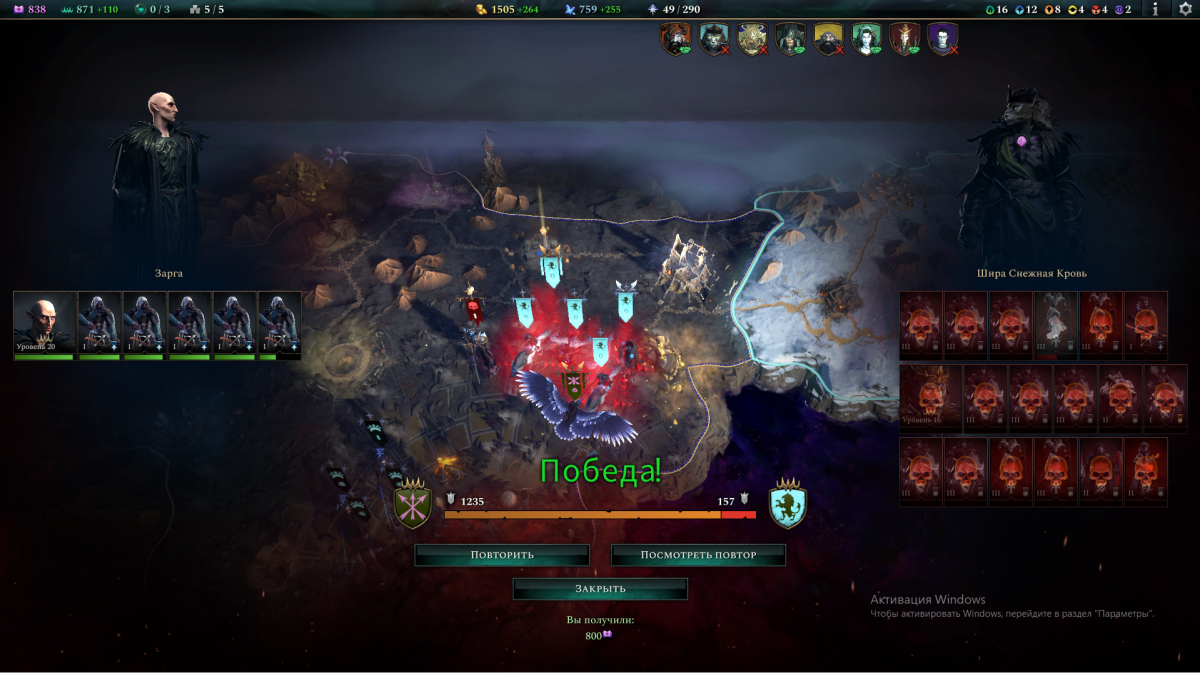Open the settings gear icon
The image size is (1200, 675).
1185,9
